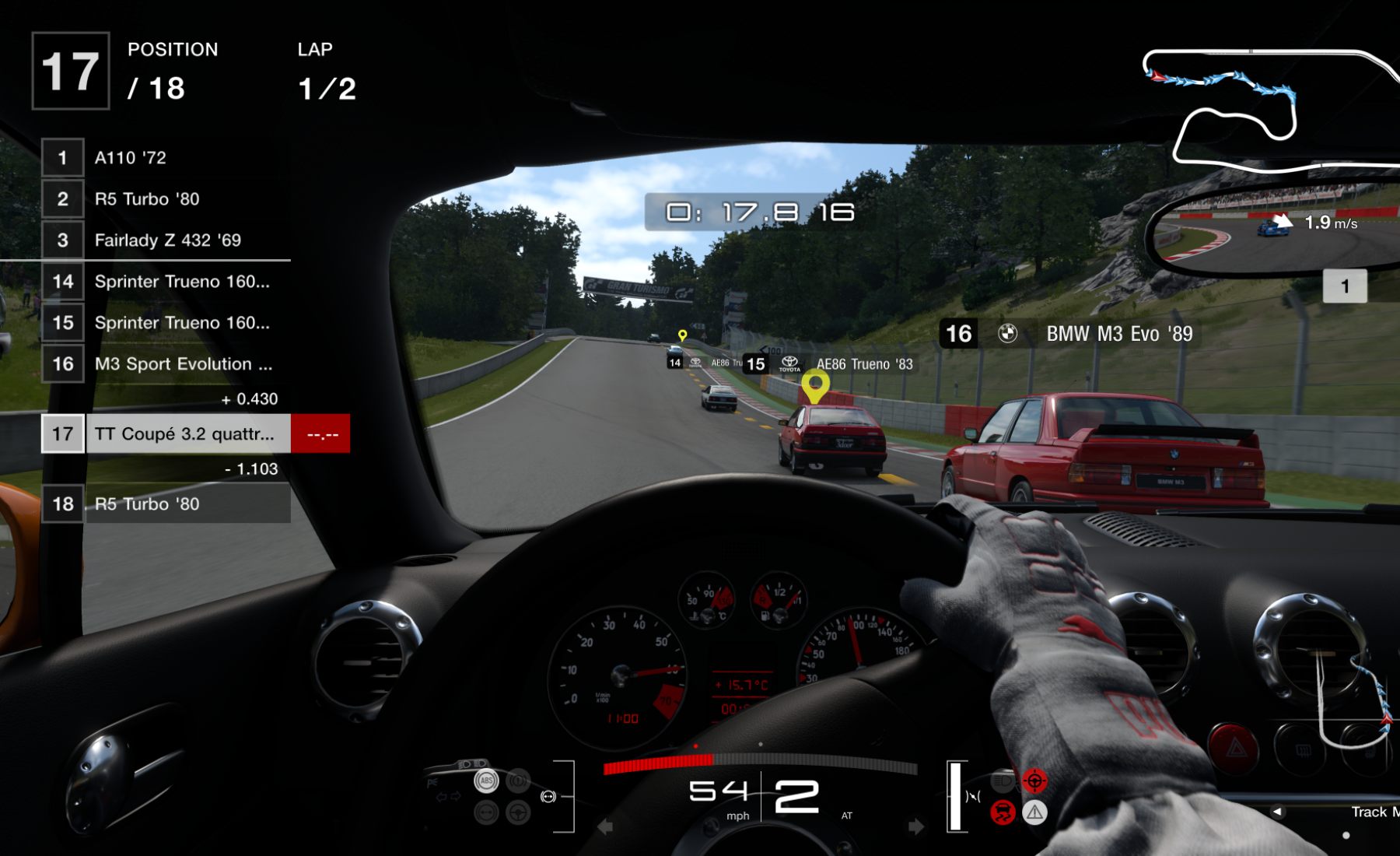The height and width of the screenshot is (856, 1400).
Task: Click the large position 17 box
Action: [x=71, y=72]
